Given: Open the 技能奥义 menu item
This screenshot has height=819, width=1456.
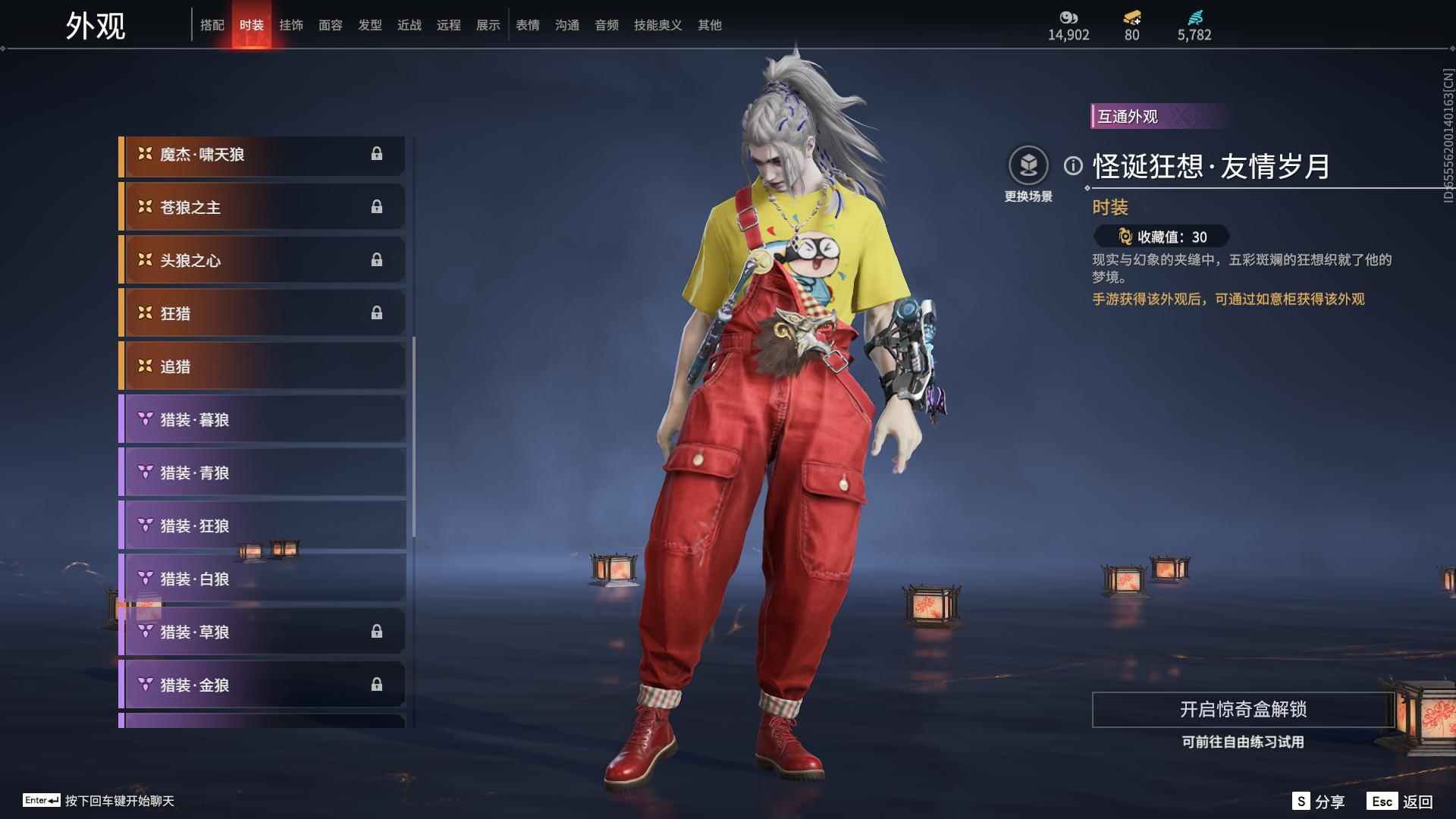Looking at the screenshot, I should pos(657,24).
